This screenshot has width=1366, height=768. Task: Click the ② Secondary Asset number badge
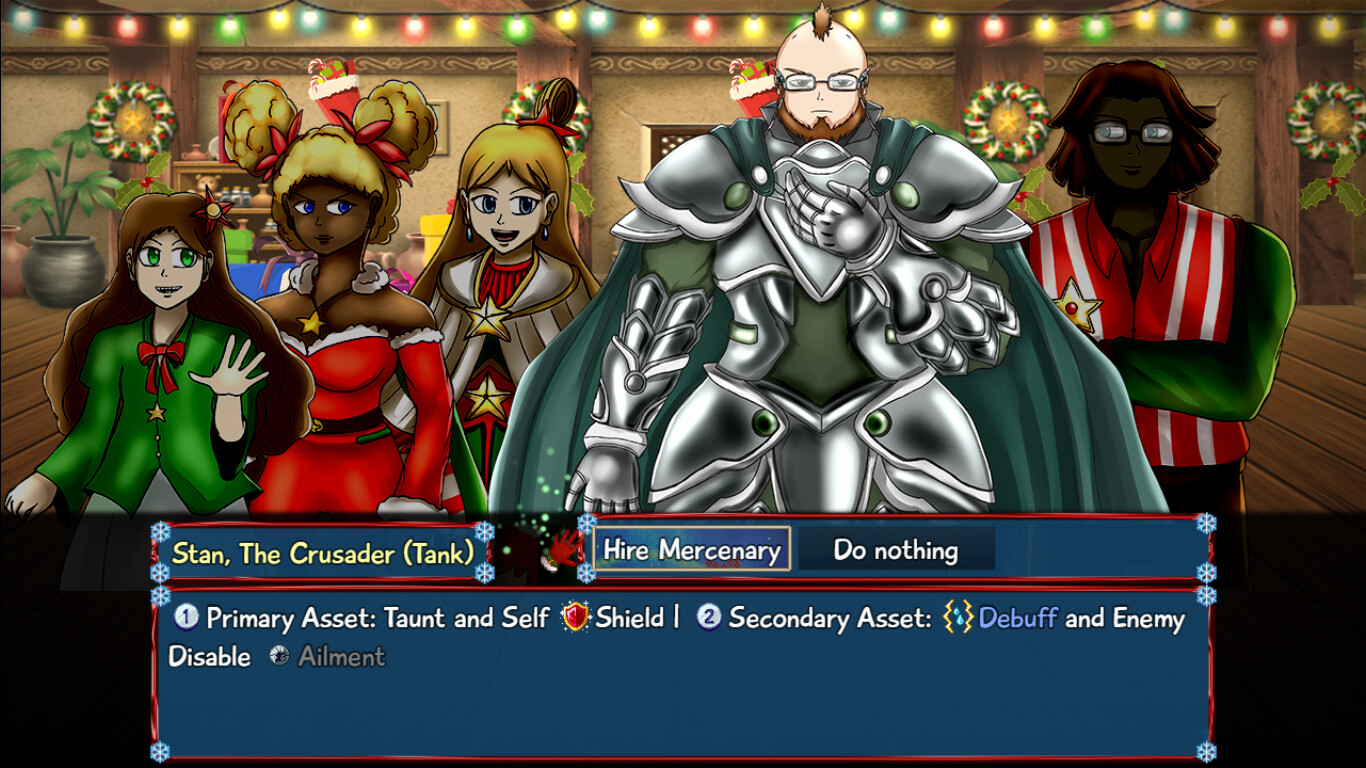point(707,618)
